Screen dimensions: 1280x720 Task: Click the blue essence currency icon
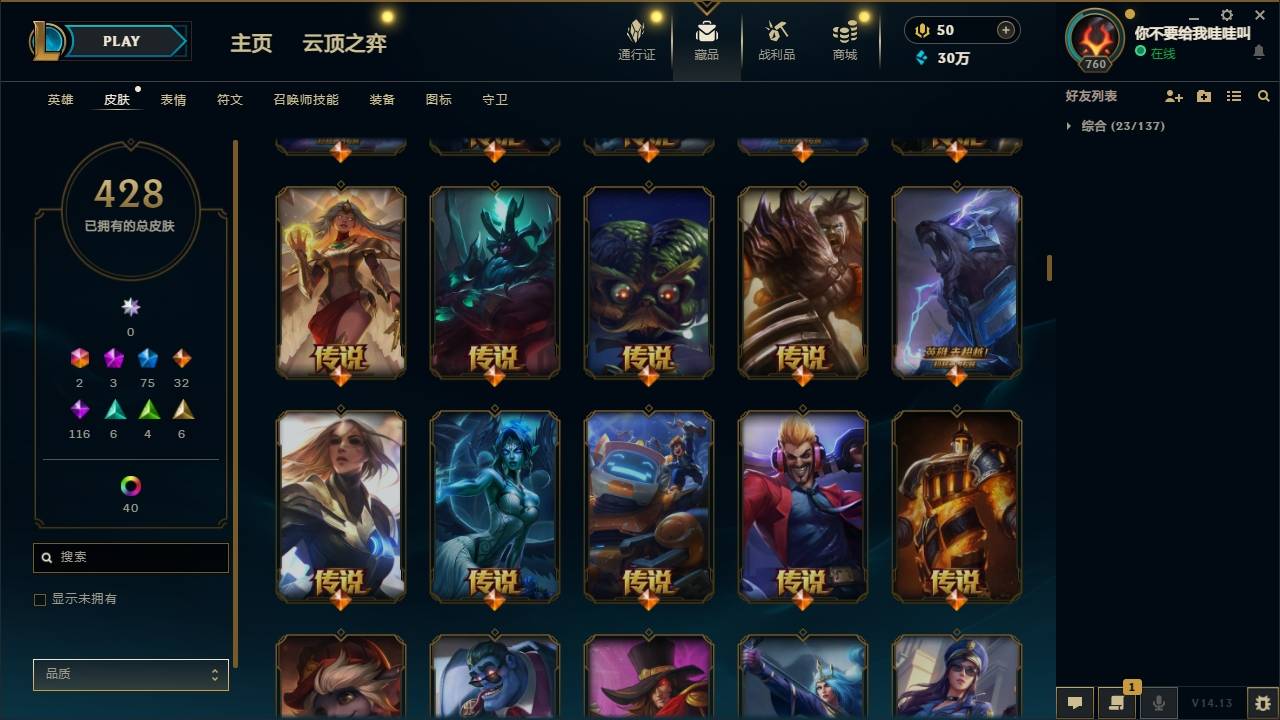click(x=922, y=58)
